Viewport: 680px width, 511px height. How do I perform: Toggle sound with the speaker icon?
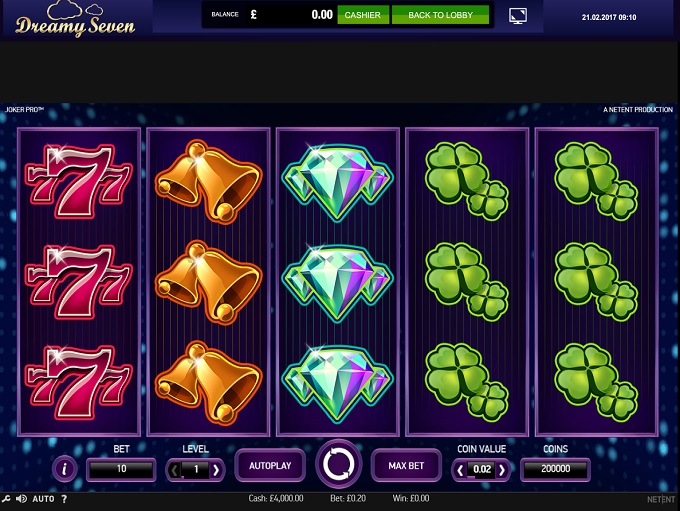(x=21, y=499)
